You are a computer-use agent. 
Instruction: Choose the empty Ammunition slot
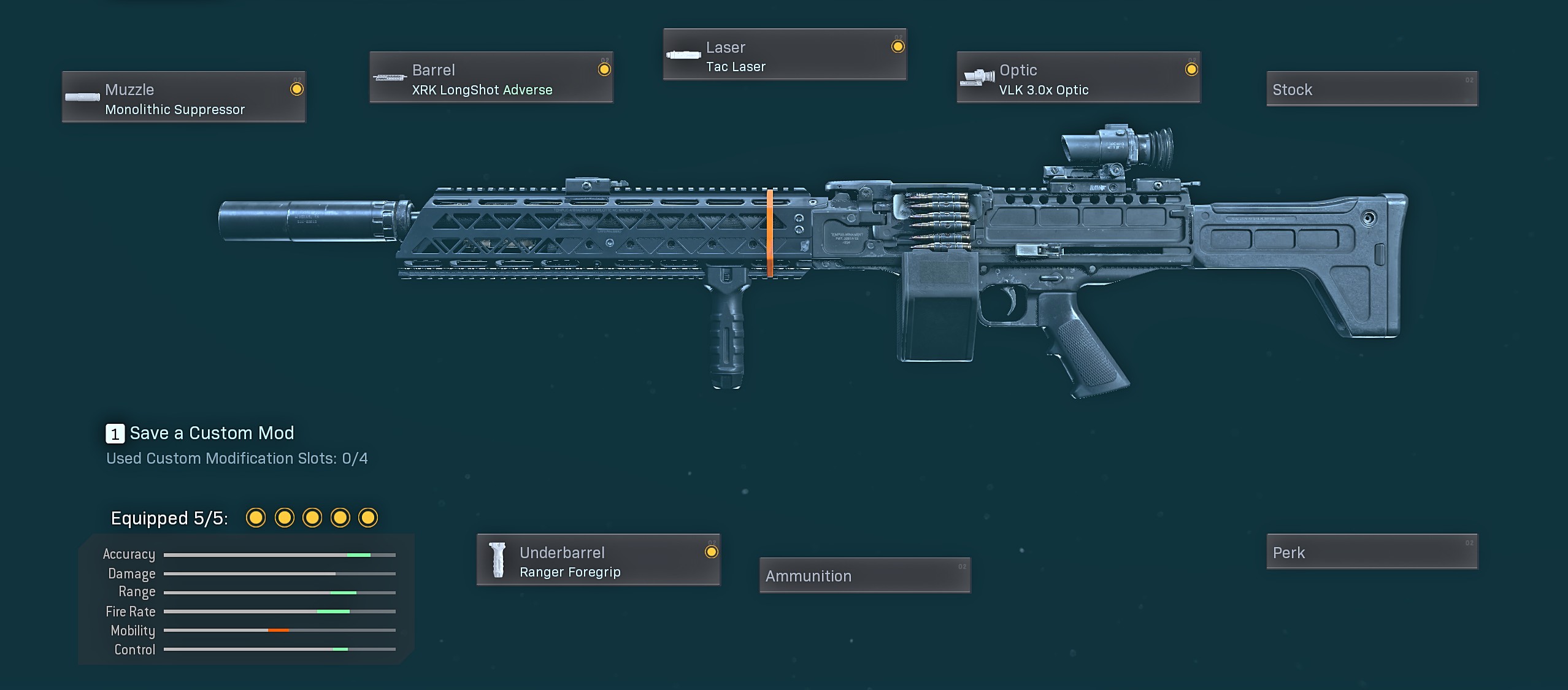[x=864, y=575]
